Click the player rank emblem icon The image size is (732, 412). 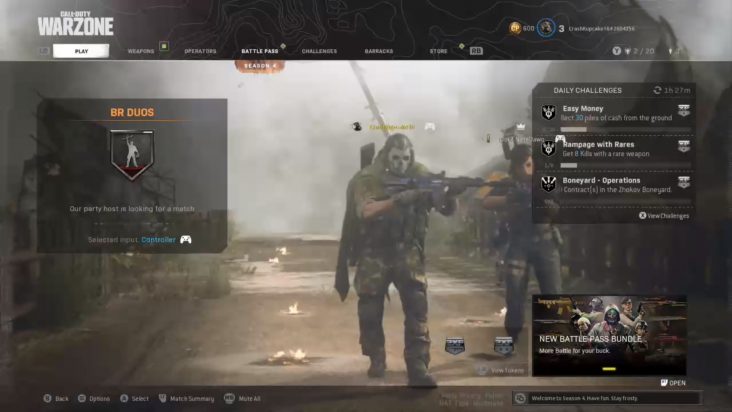pos(545,28)
